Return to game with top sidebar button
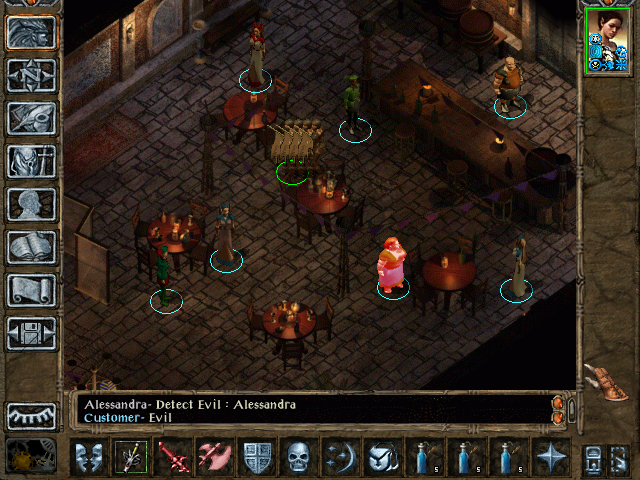This screenshot has height=480, width=640. point(31,33)
